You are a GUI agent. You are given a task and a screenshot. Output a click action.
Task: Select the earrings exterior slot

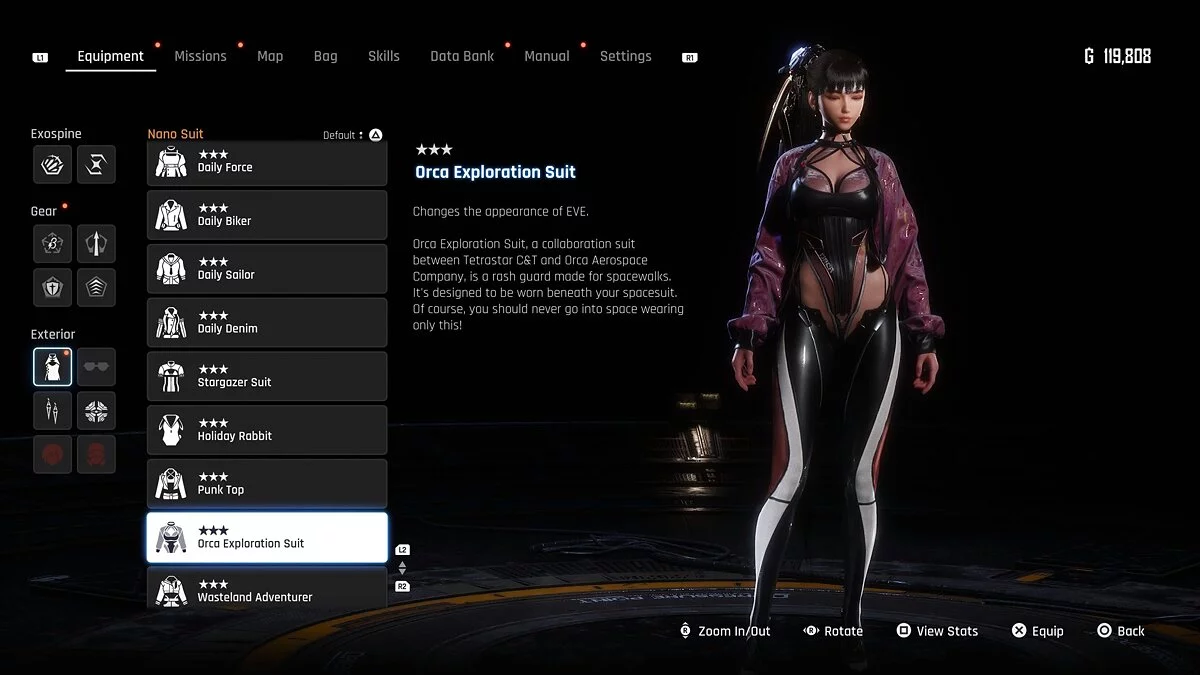pyautogui.click(x=52, y=411)
